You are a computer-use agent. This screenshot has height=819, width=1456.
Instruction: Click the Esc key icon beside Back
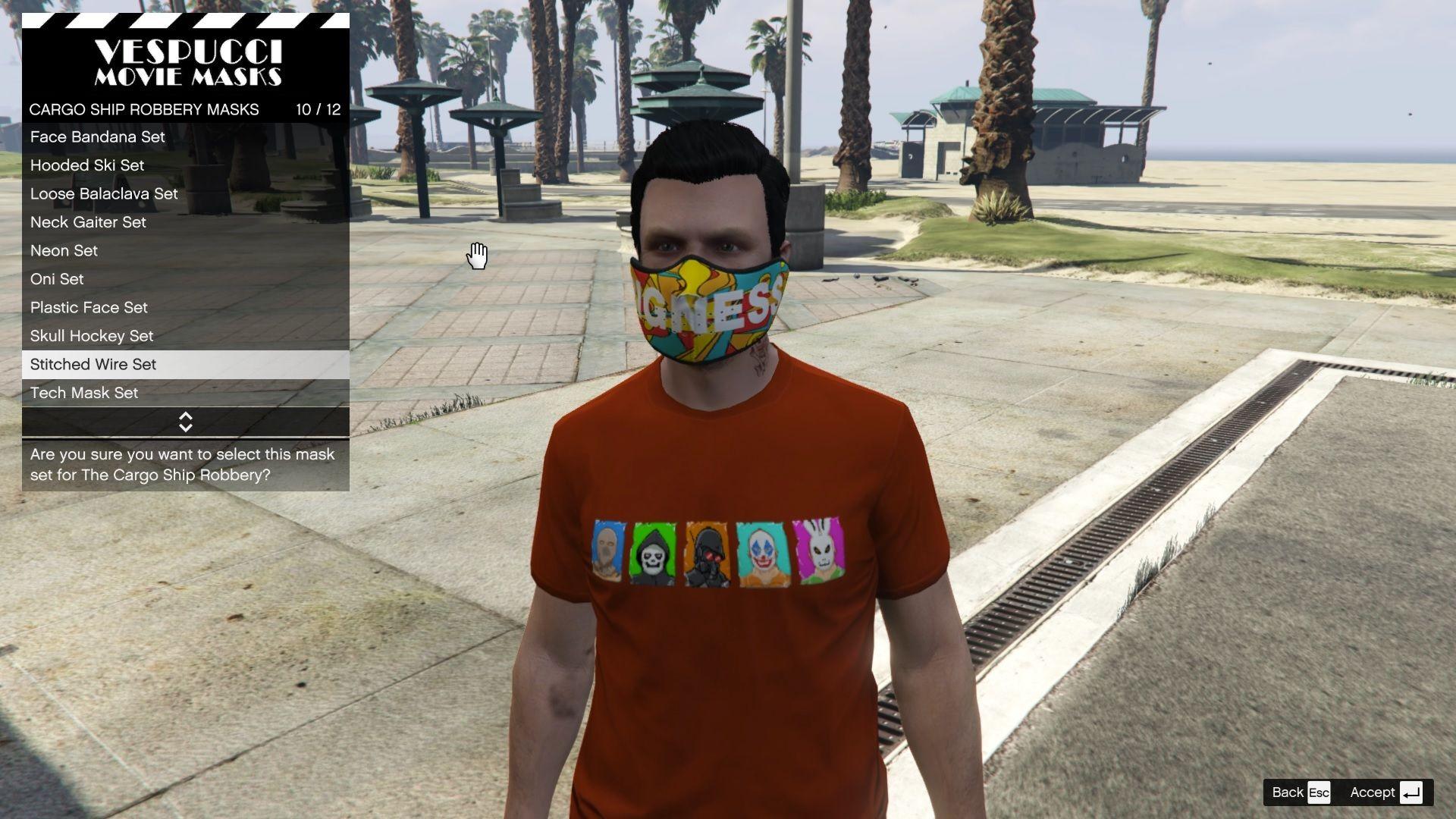pos(1317,792)
